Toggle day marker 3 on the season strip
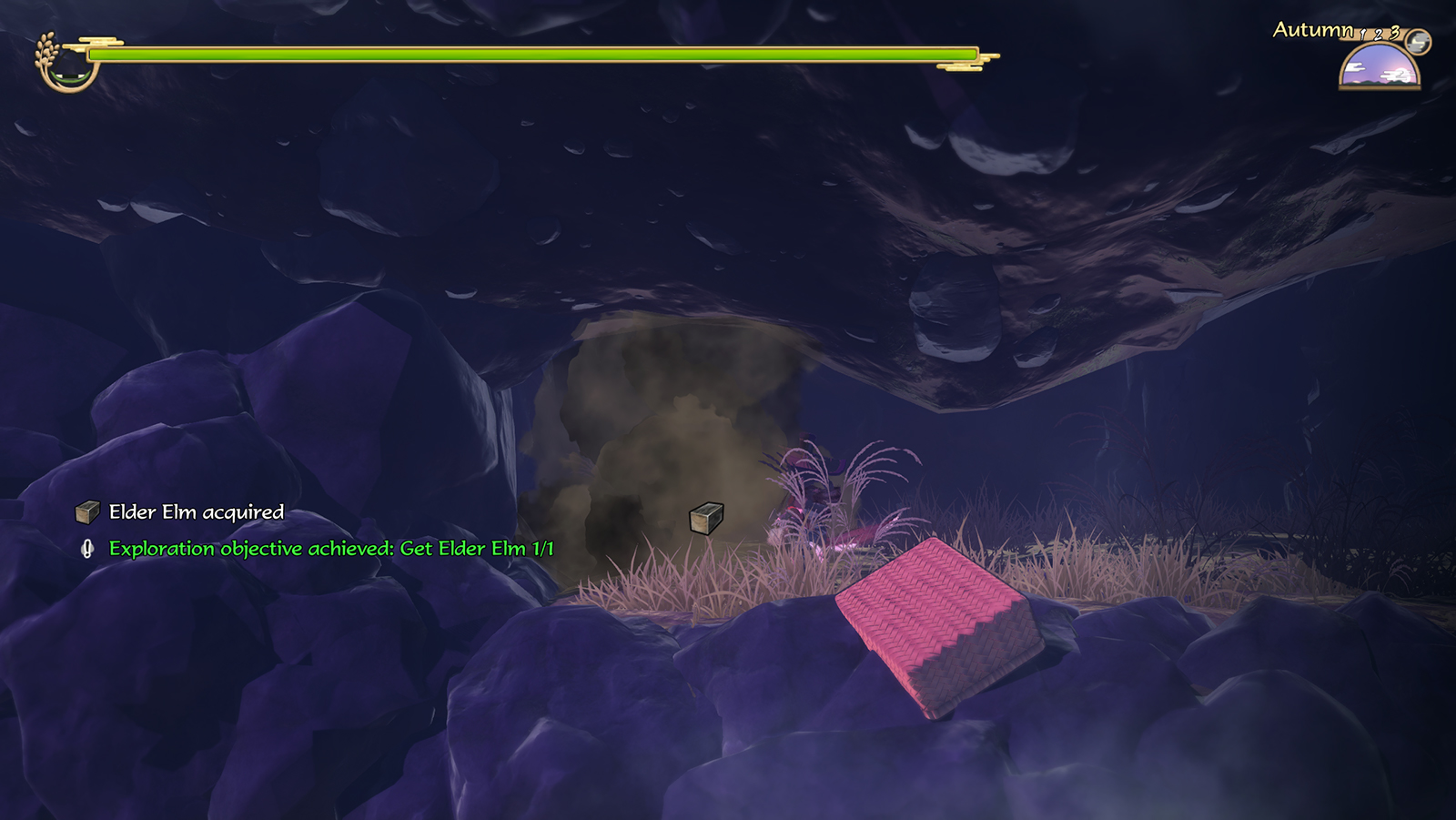 1395,34
